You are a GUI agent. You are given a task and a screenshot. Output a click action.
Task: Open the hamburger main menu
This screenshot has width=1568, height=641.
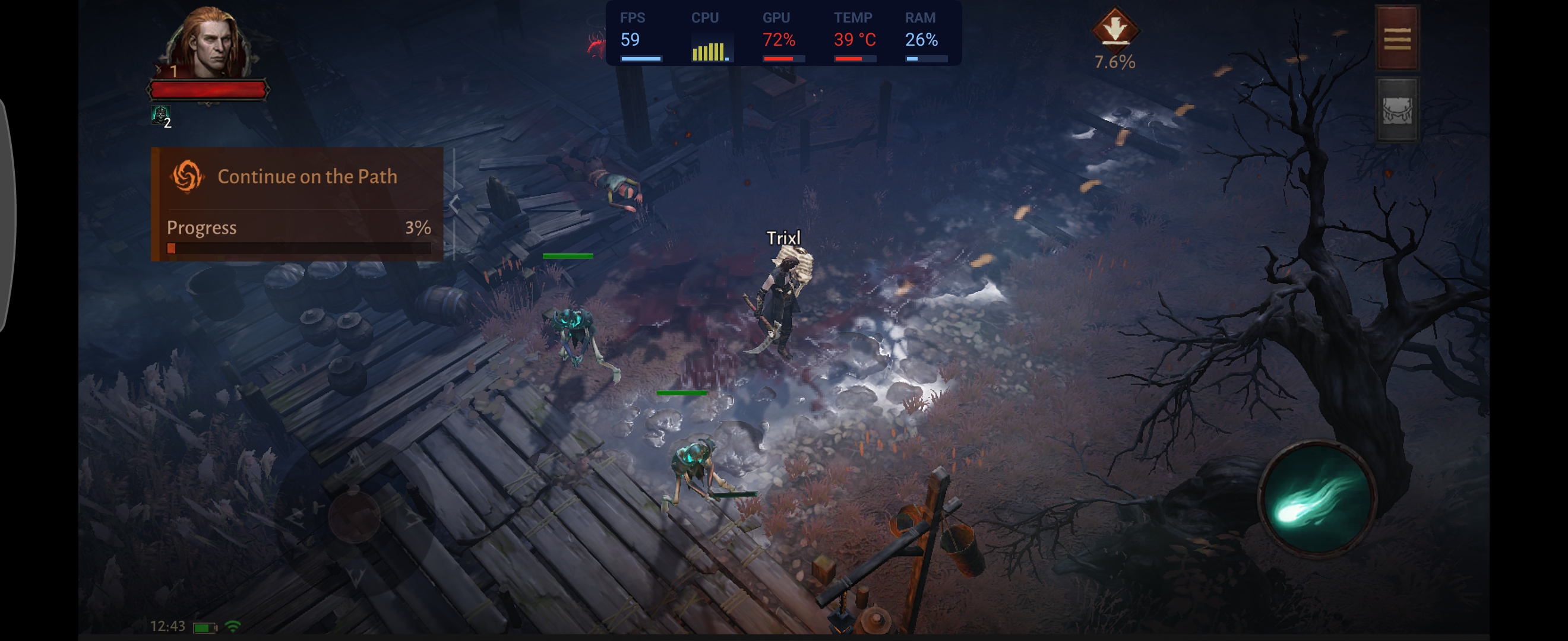pyautogui.click(x=1397, y=39)
